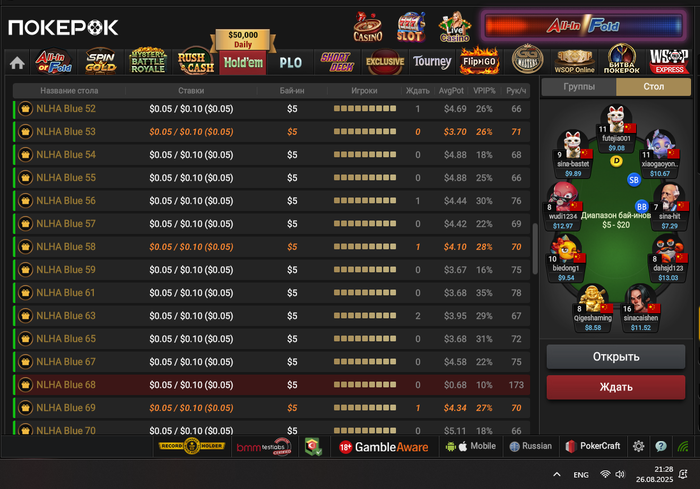Sort tables by the AvgPot column

pos(451,90)
